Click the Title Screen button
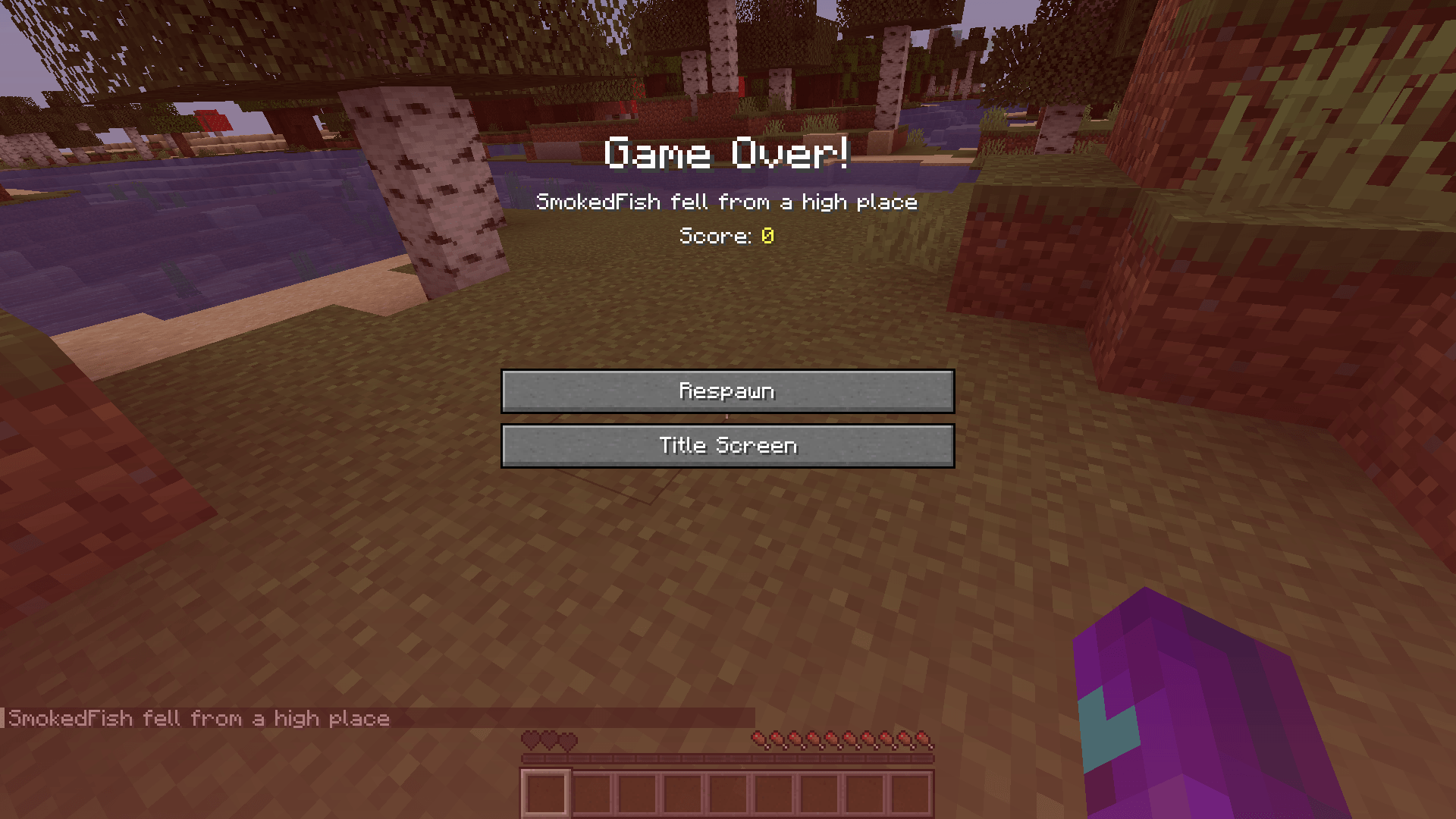The image size is (1456, 819). (726, 446)
